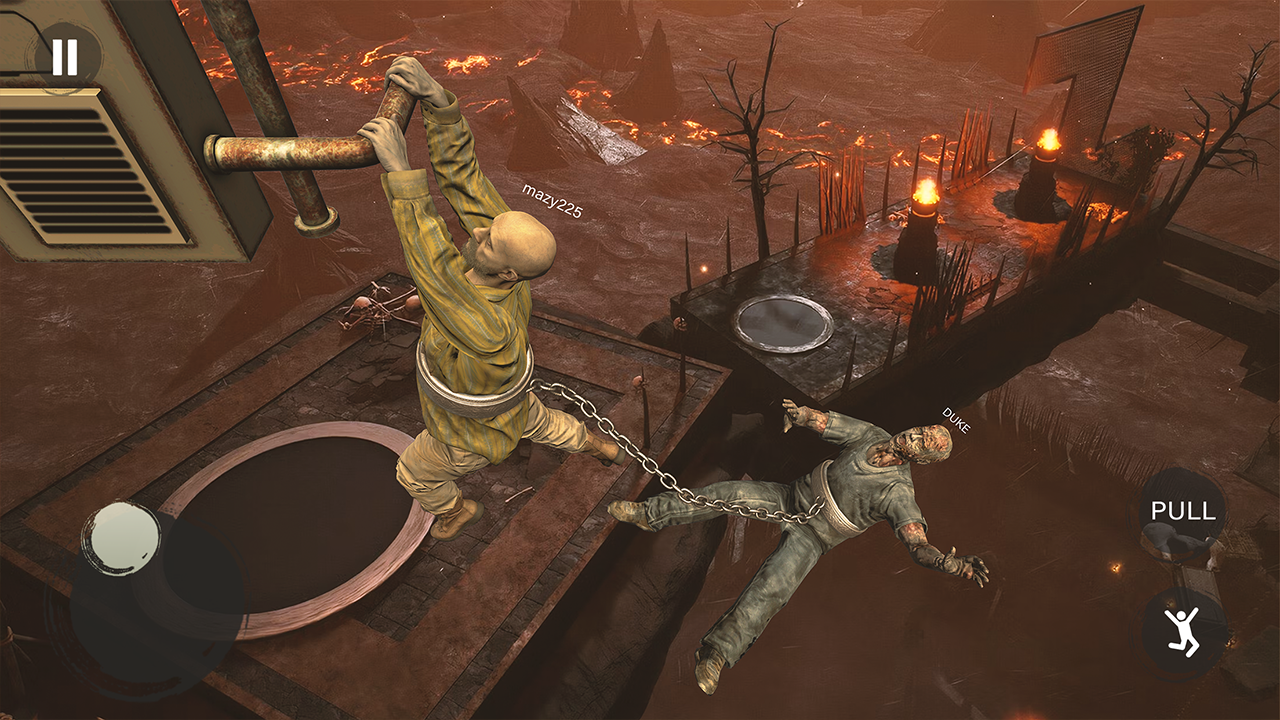Tap the PULL button on the right
Screen dimensions: 1280x720
pos(1183,513)
